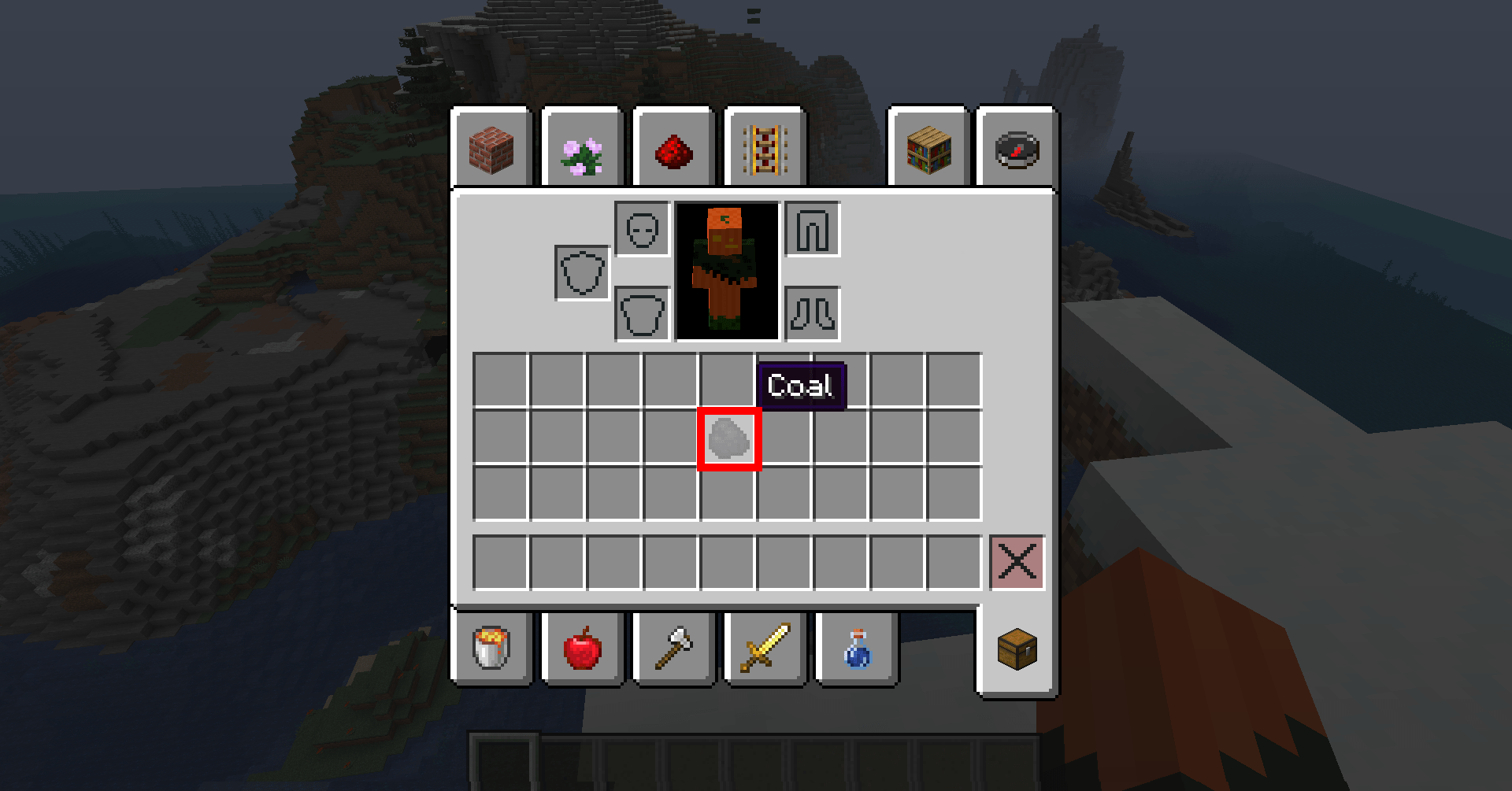Click the player character preview model
Screen dimensions: 1512x791
point(726,272)
